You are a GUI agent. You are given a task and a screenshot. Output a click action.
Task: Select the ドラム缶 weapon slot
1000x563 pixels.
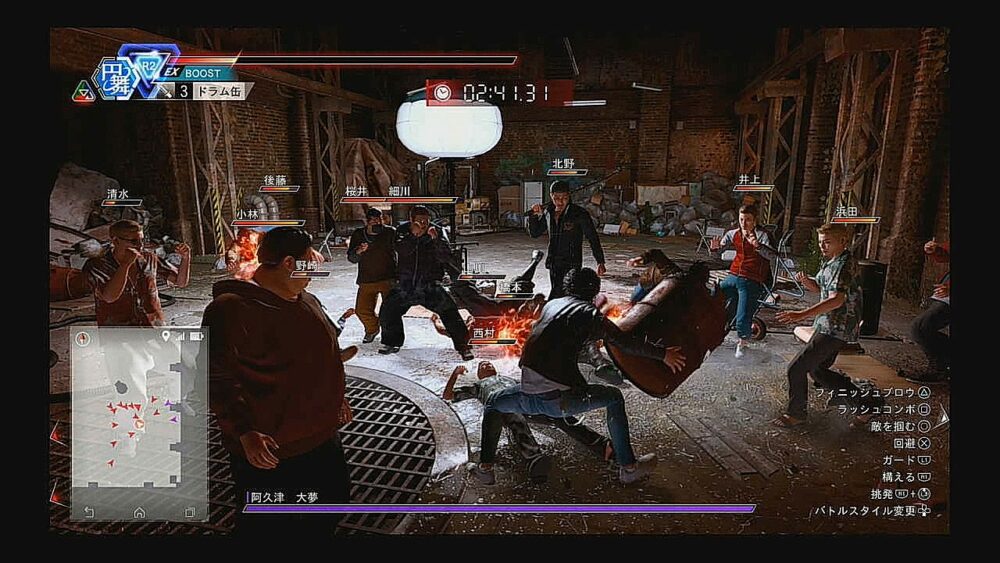pyautogui.click(x=218, y=91)
